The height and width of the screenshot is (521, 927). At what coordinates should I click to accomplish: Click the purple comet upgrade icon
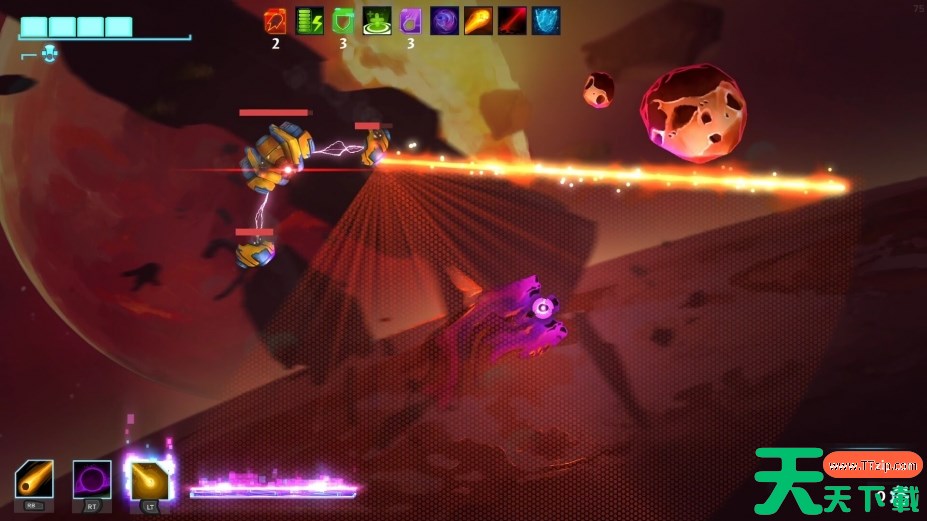[411, 21]
